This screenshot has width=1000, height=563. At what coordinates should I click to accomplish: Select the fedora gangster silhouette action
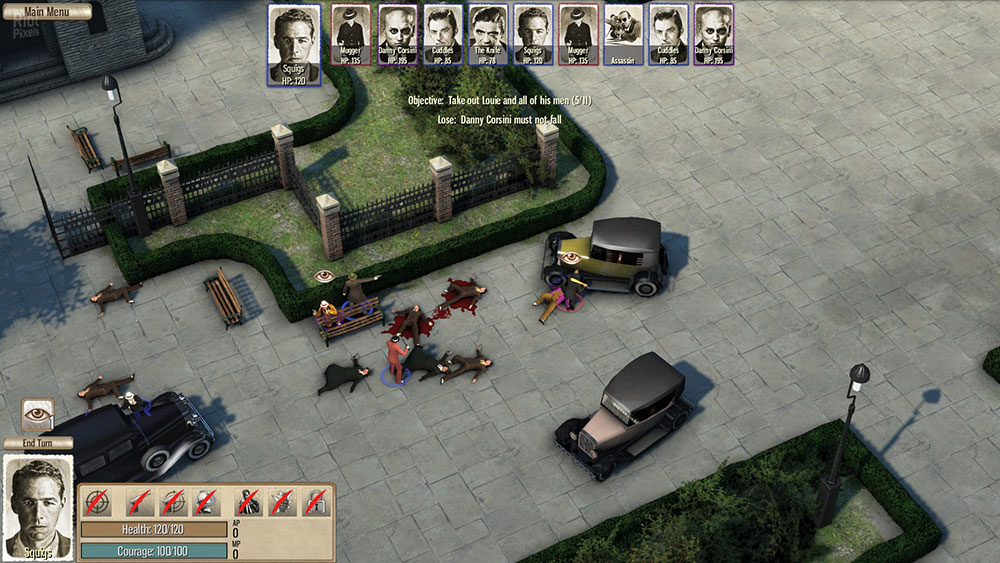click(x=248, y=502)
